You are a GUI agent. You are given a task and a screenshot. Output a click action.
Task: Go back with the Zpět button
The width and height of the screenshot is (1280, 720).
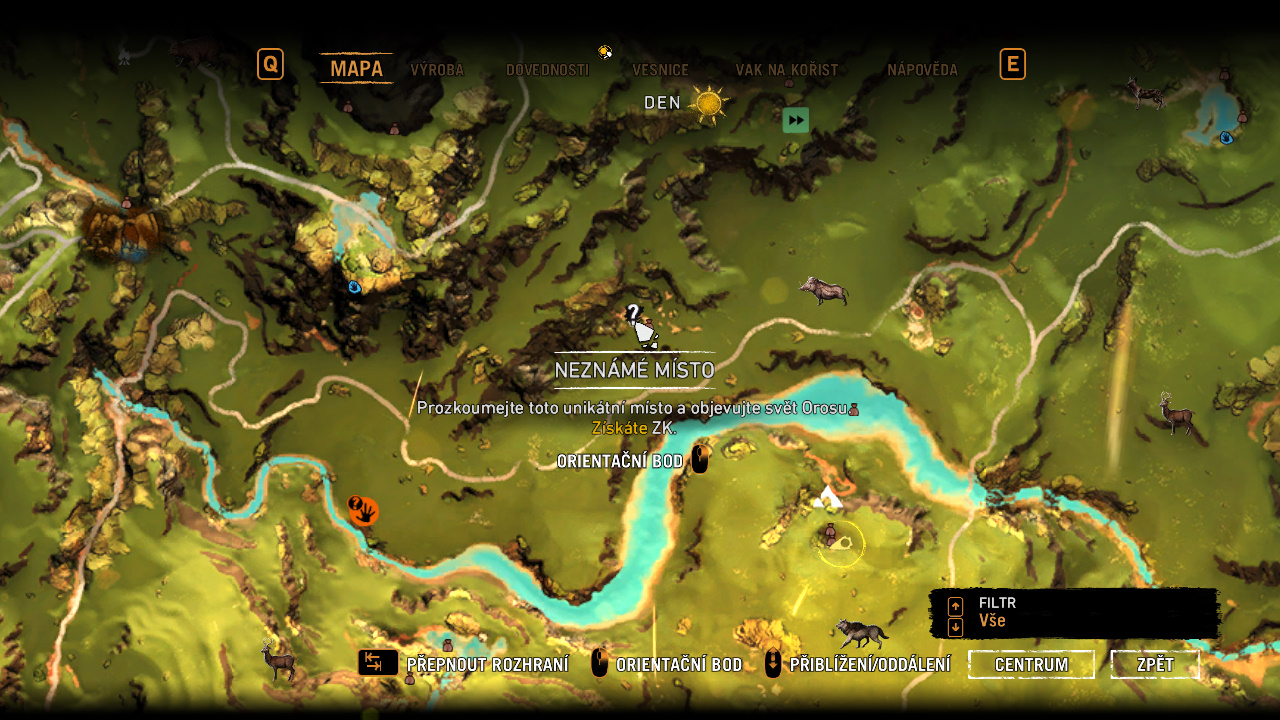(x=1155, y=665)
